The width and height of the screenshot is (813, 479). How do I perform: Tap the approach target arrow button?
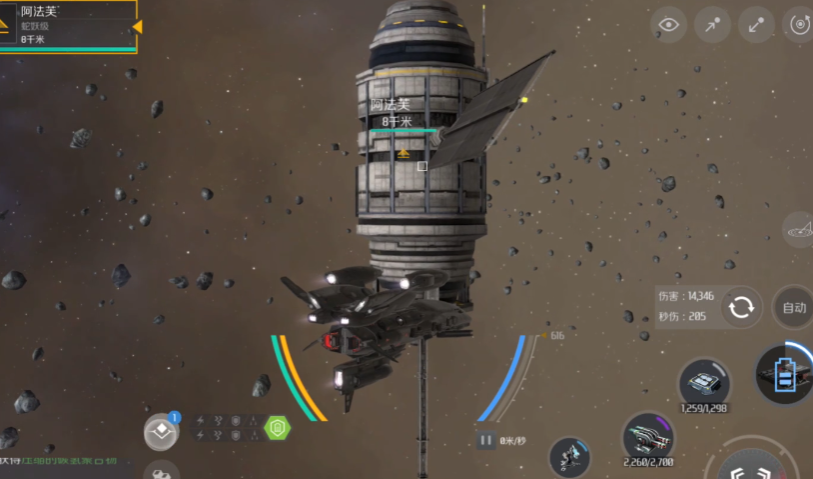[x=712, y=25]
